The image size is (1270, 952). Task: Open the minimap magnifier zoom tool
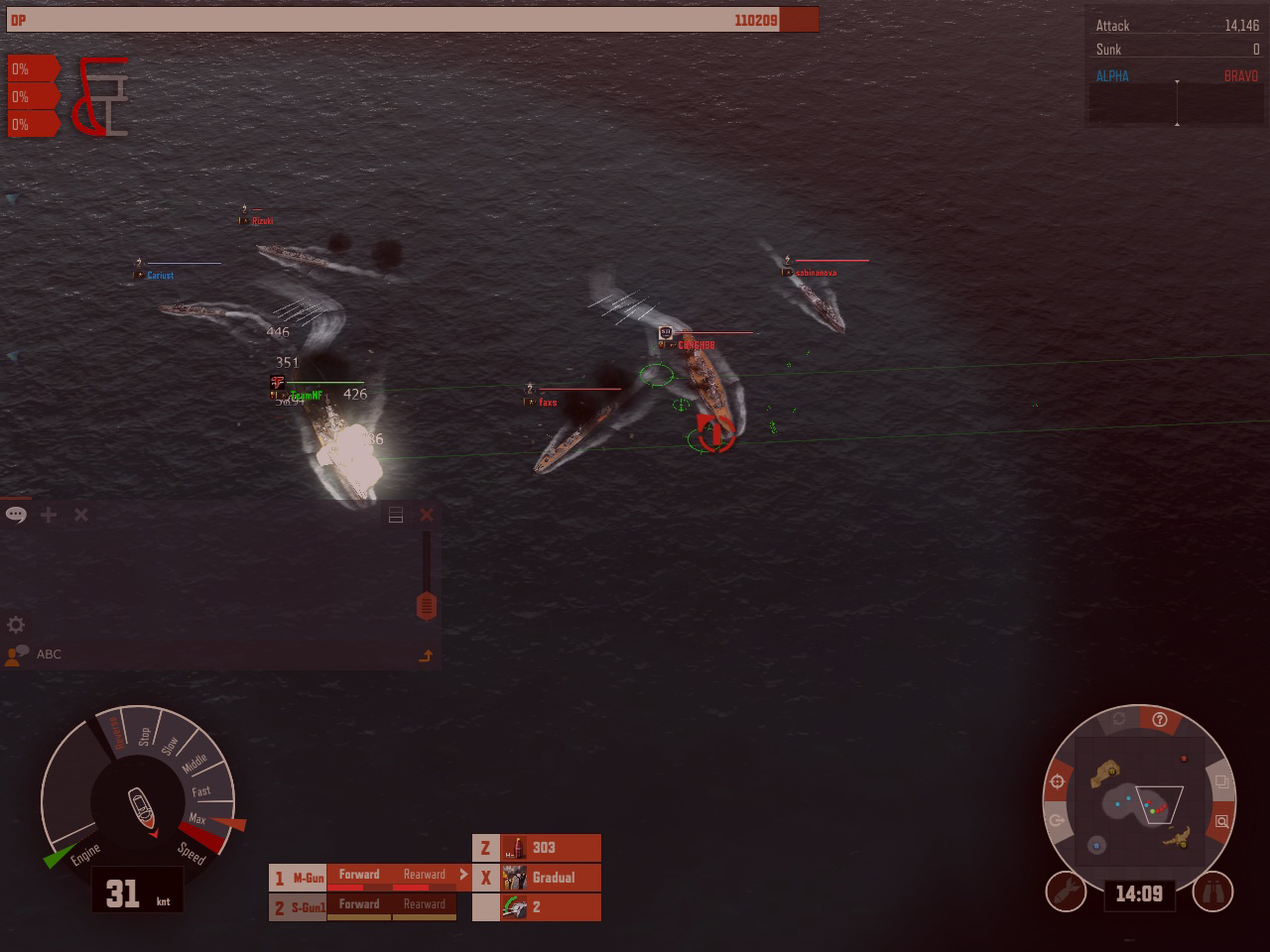1224,820
